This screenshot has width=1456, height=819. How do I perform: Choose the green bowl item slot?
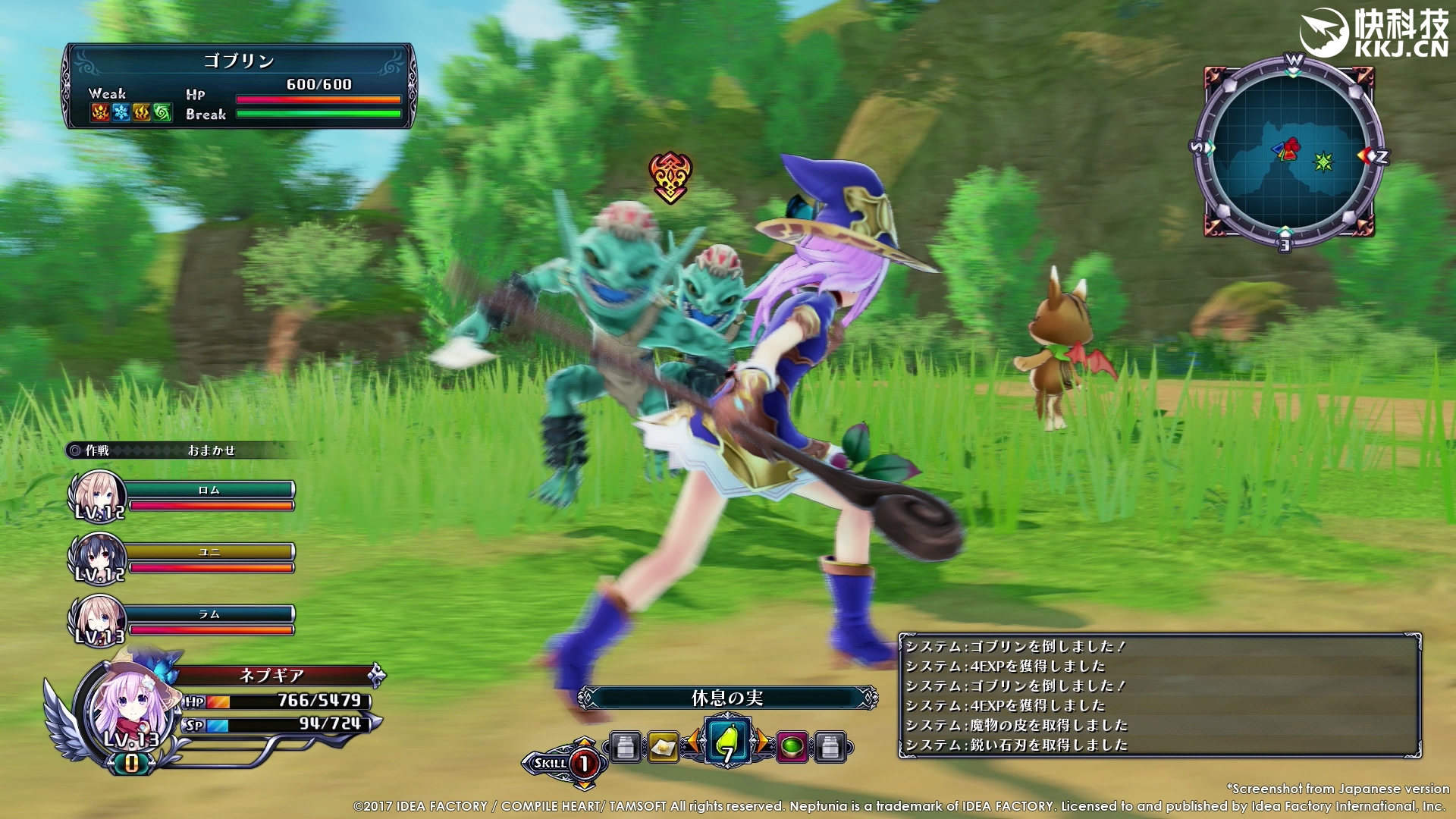point(792,748)
